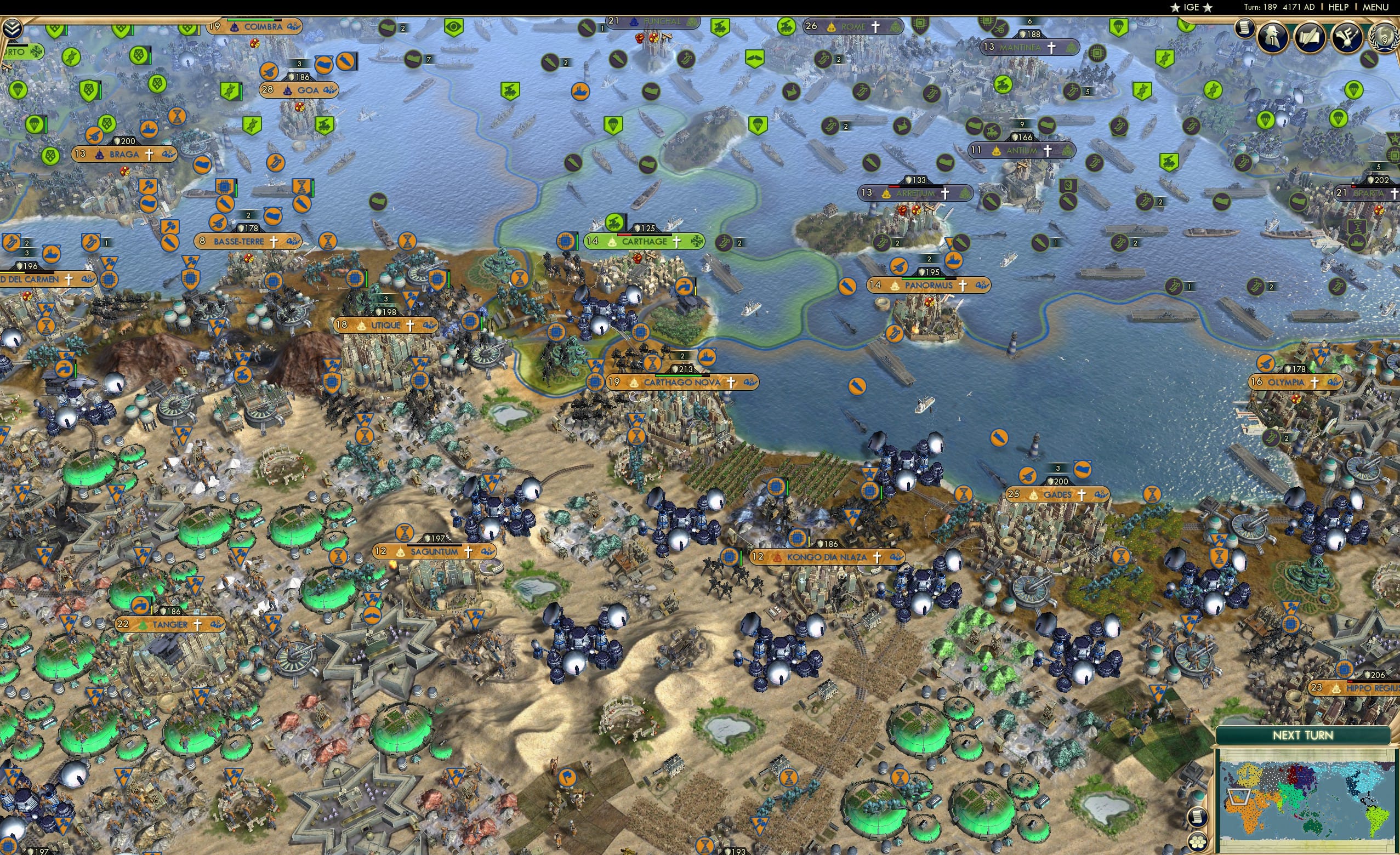Click the cross religion icon on Carthage's banner
This screenshot has height=855, width=1400.
tap(677, 243)
